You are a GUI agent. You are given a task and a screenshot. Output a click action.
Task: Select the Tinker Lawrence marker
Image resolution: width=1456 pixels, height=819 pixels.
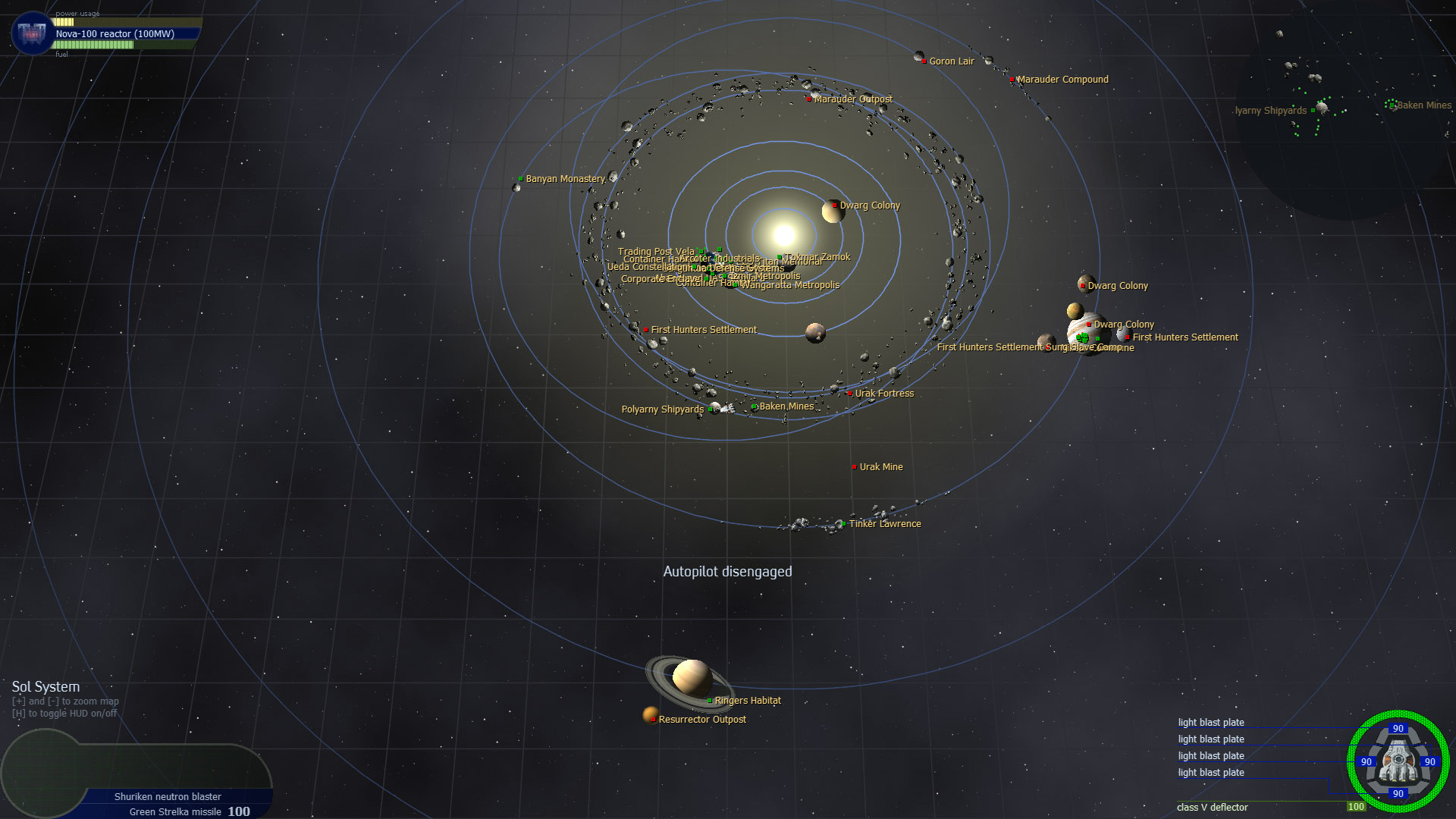(843, 523)
